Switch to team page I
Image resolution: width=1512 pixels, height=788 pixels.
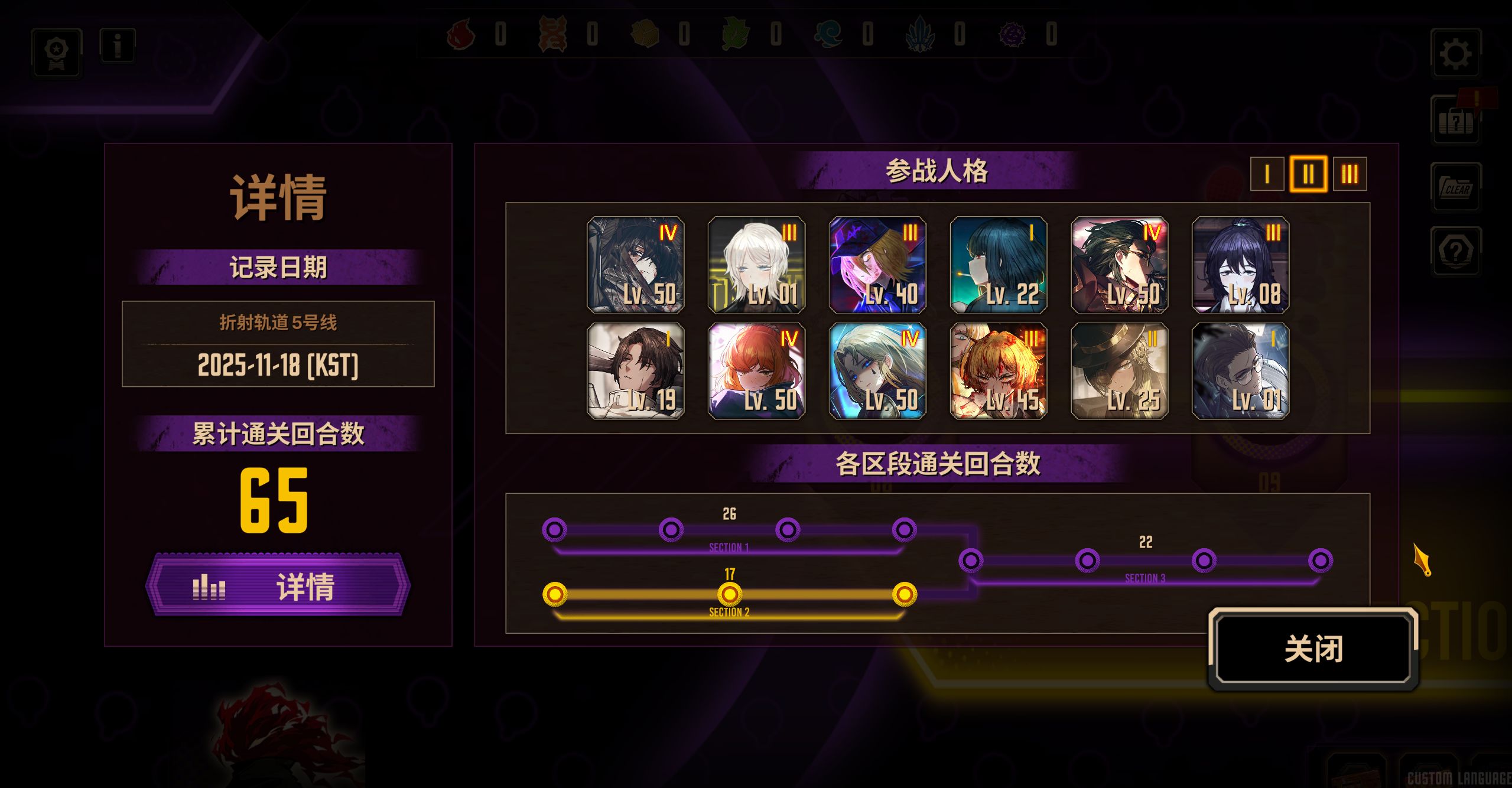[x=1266, y=174]
